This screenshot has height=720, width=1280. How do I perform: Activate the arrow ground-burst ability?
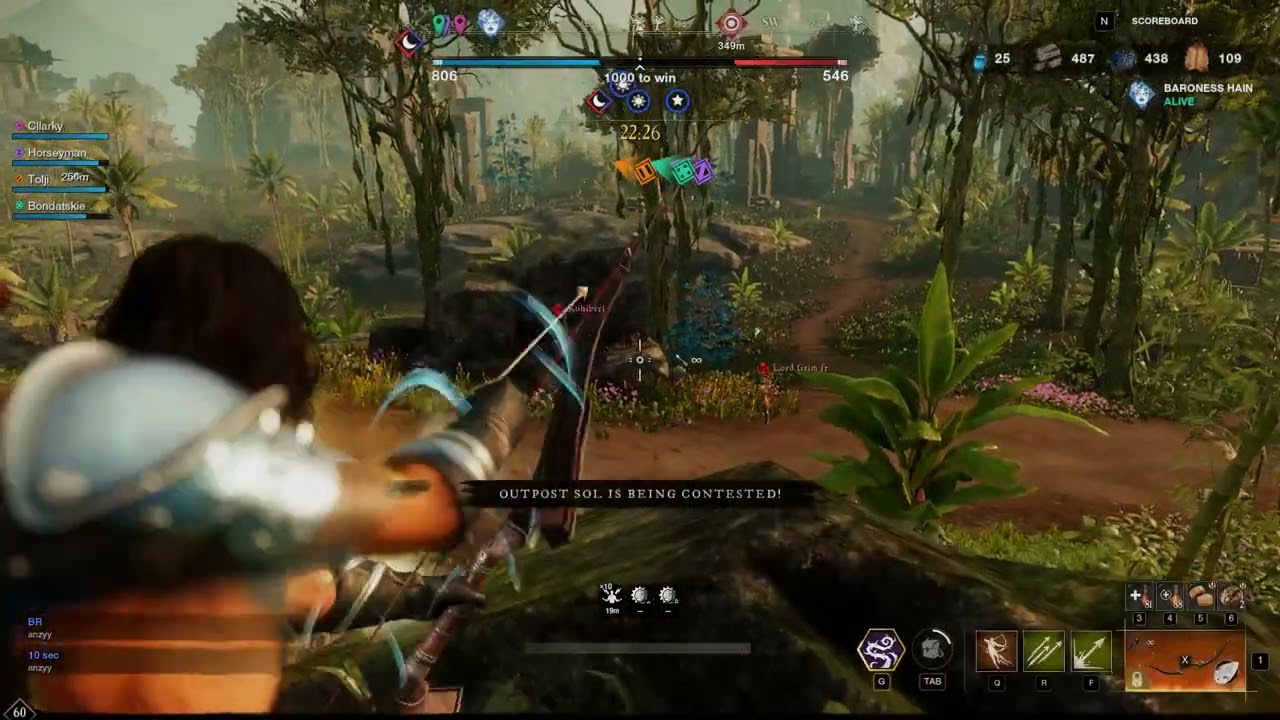tap(1091, 651)
